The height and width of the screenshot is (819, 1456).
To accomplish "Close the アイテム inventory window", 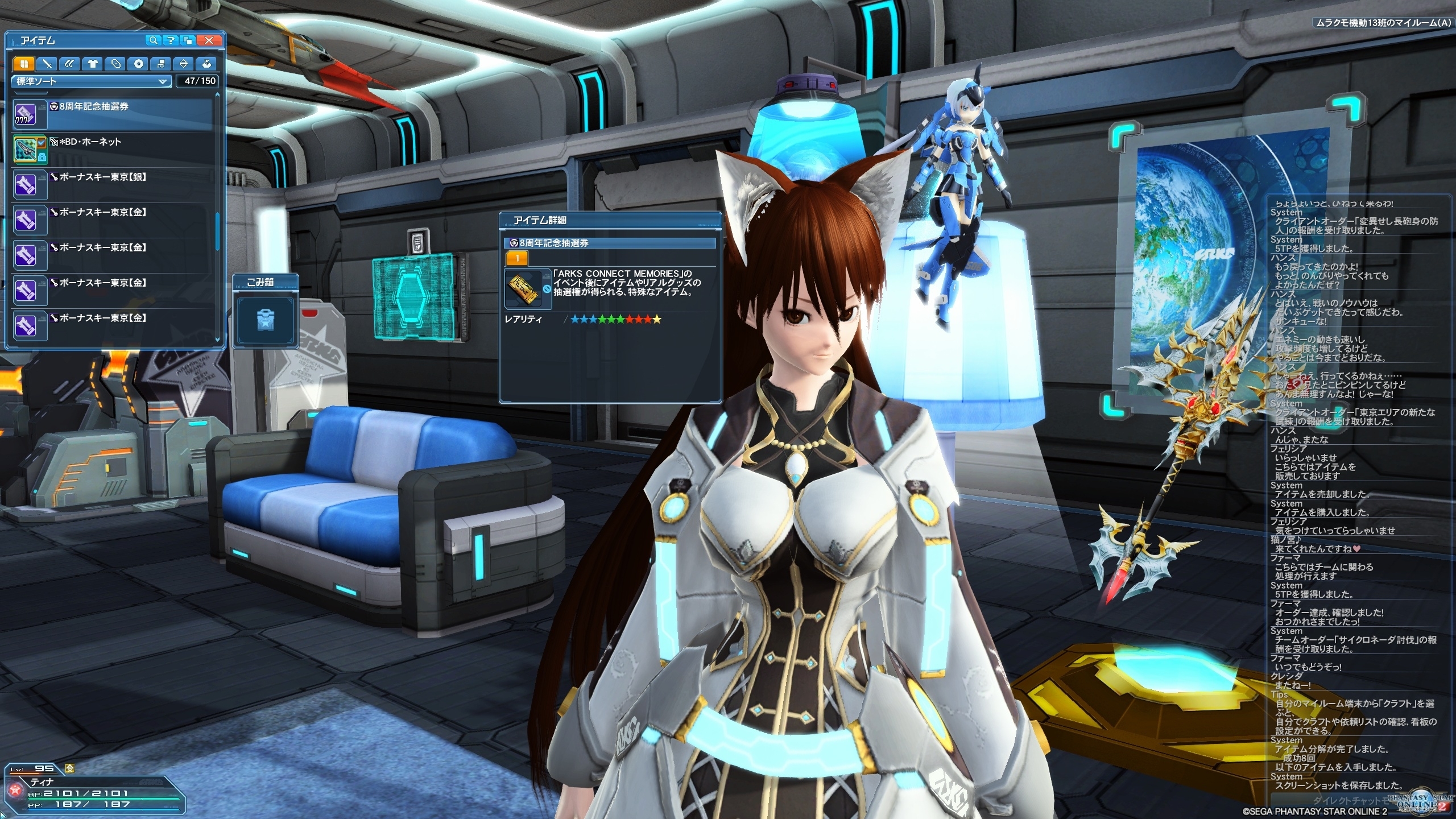I will tap(209, 40).
